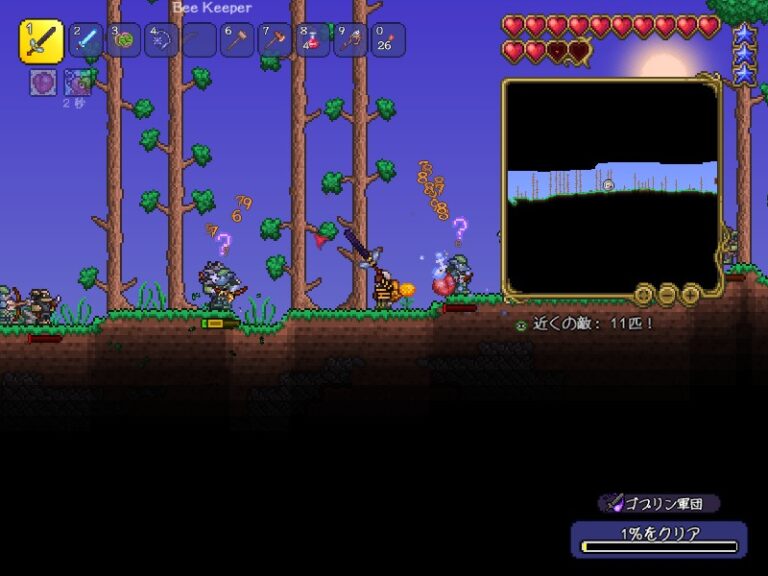This screenshot has width=768, height=576.
Task: Select the blue sword in hotbar slot 2
Action: coord(86,40)
